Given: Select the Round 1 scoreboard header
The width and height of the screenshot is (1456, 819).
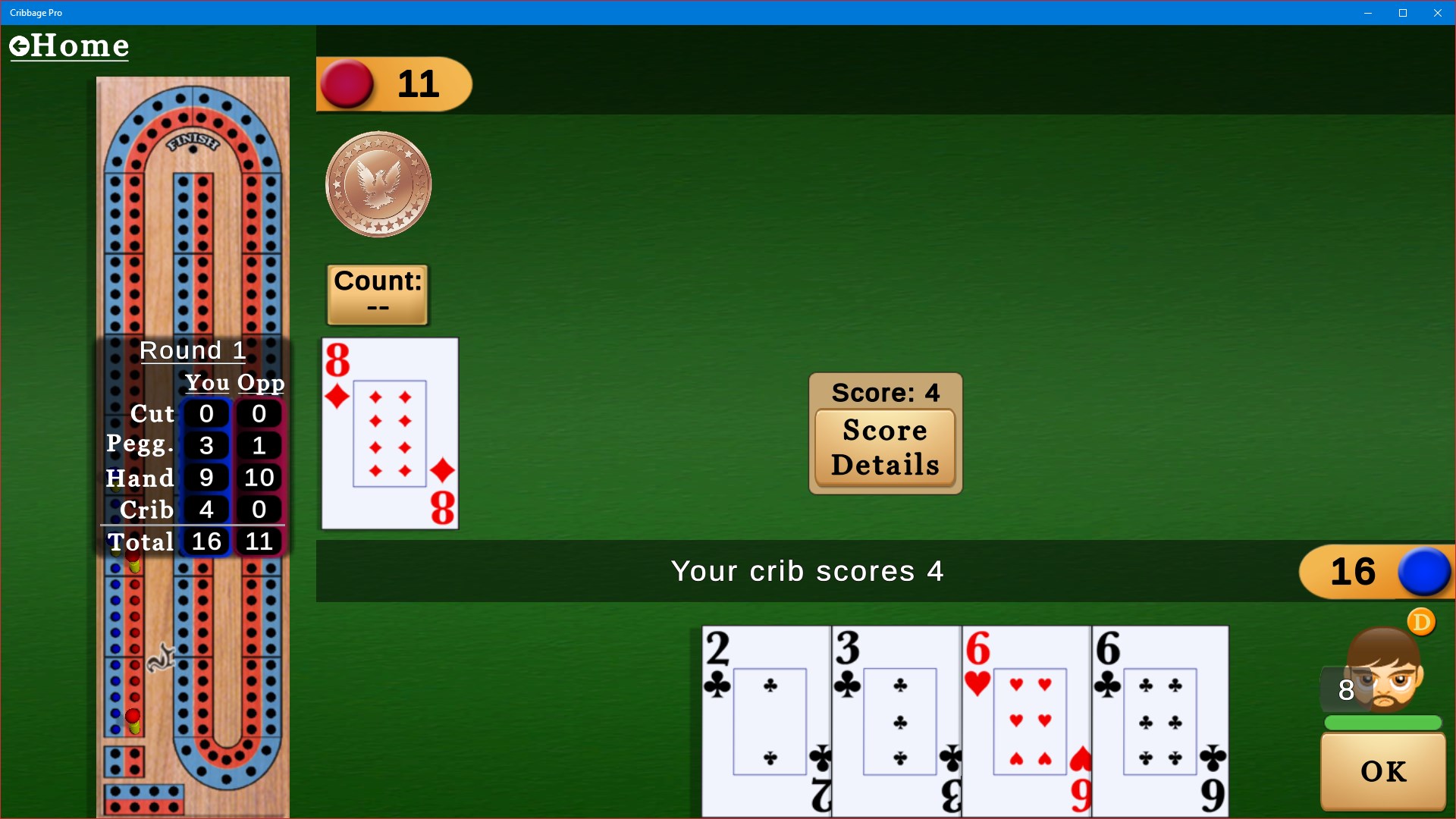Looking at the screenshot, I should point(193,350).
